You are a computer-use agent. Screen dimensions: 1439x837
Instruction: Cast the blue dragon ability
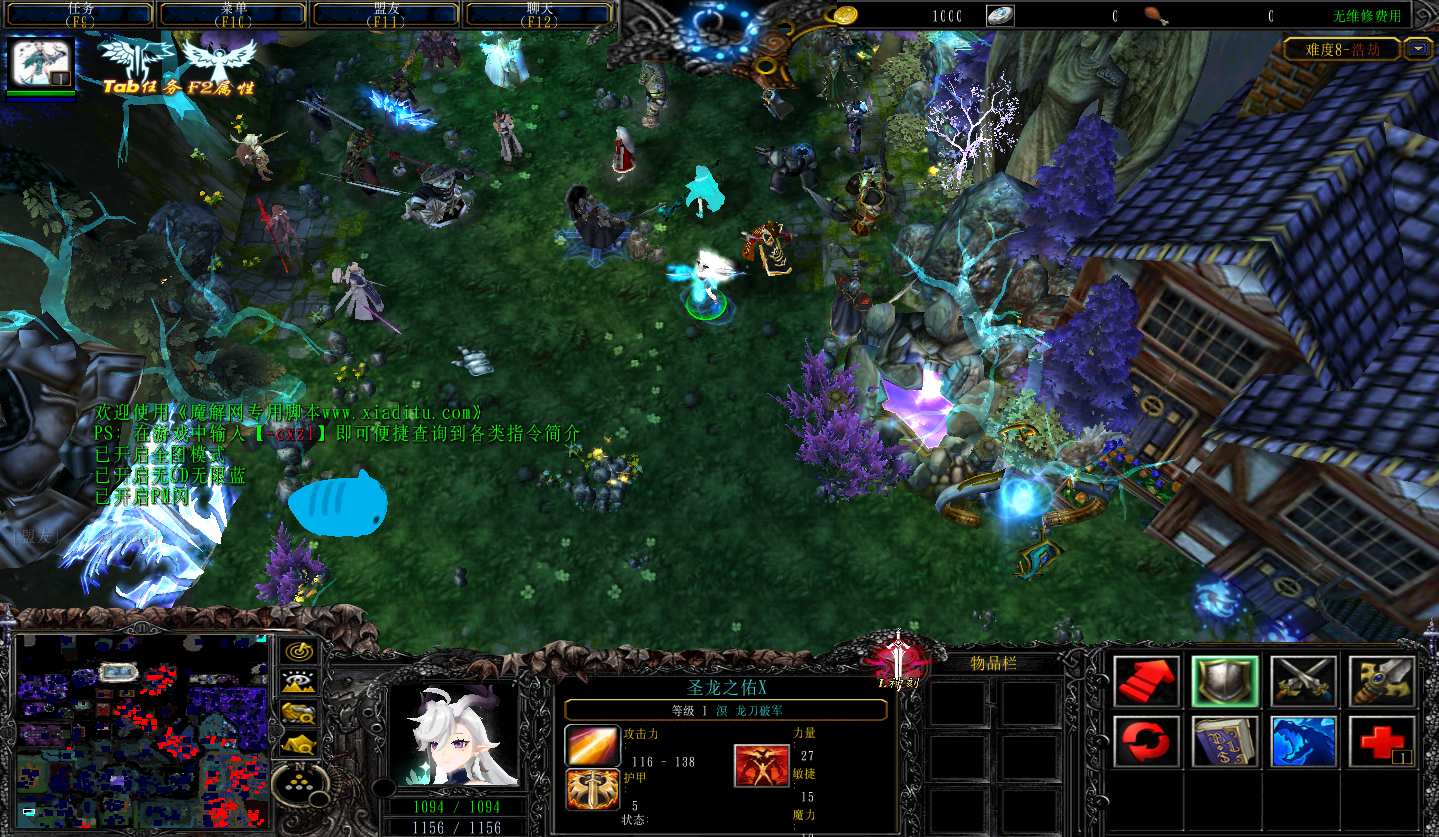pyautogui.click(x=1304, y=742)
